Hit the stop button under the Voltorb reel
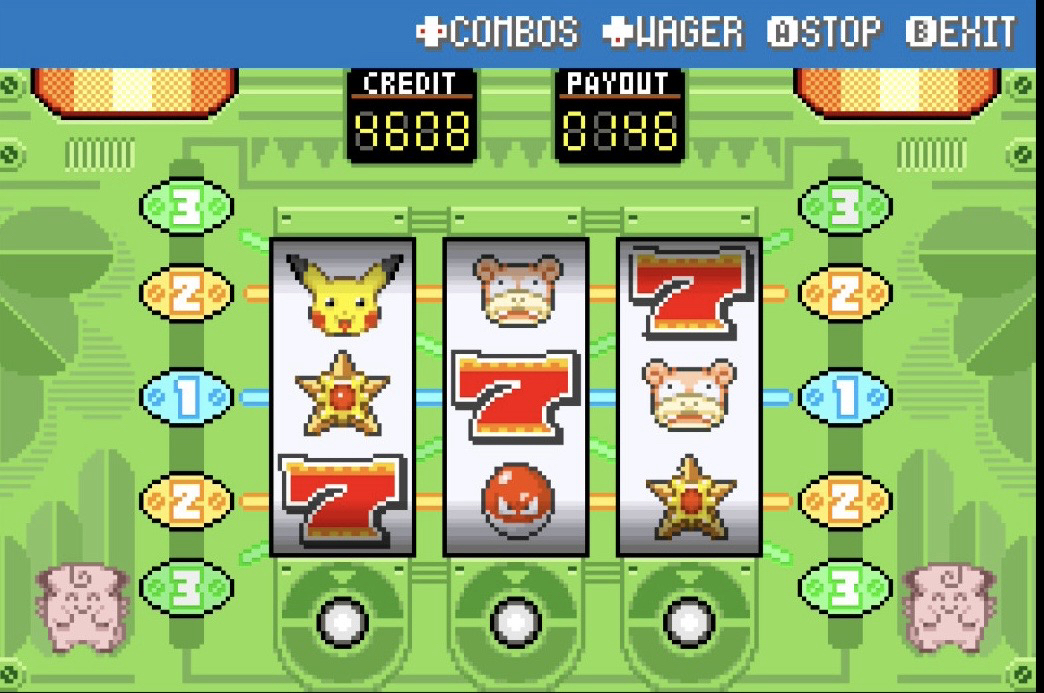 [x=515, y=621]
